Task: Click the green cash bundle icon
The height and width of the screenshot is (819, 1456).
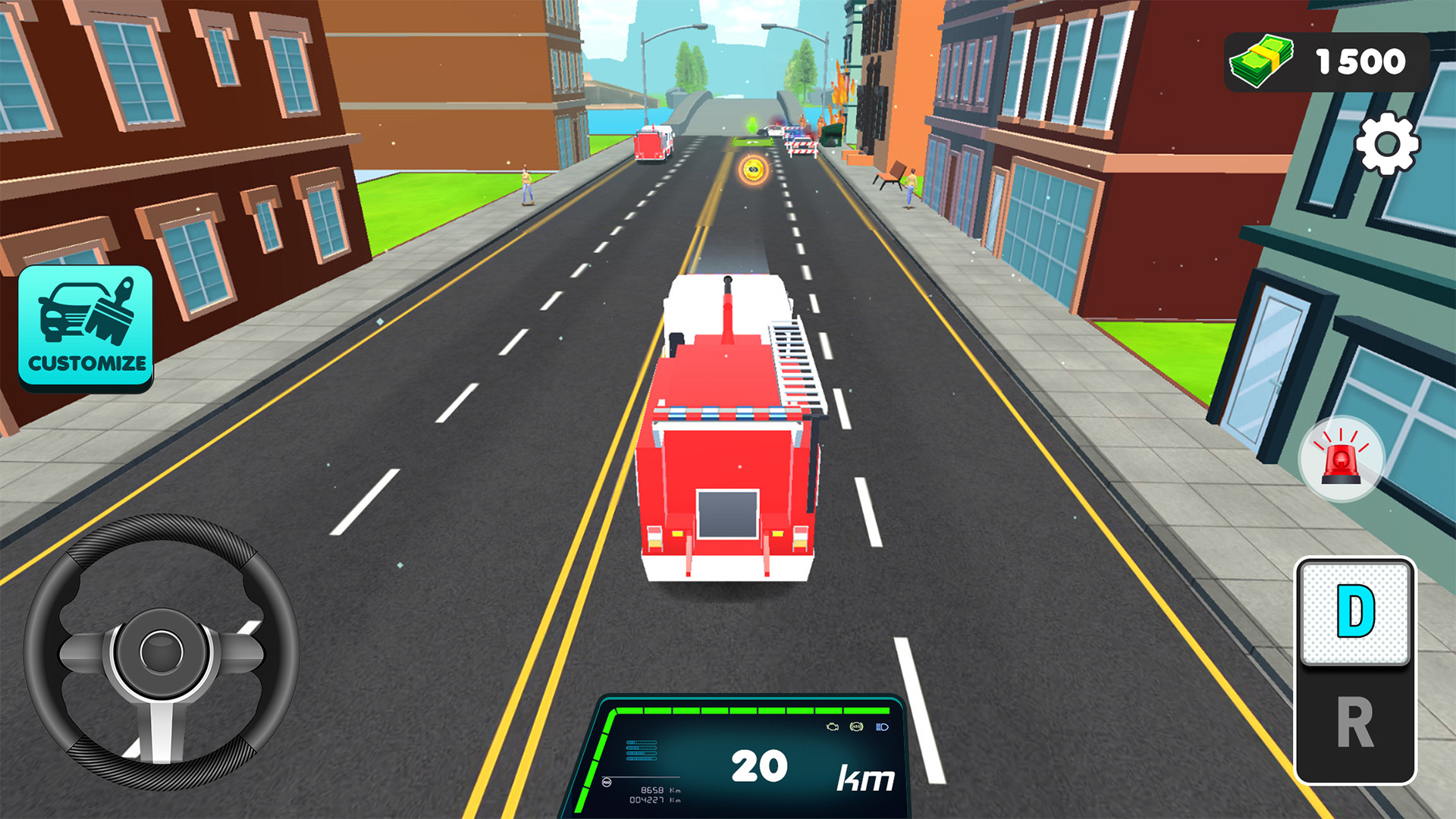Action: click(1261, 61)
